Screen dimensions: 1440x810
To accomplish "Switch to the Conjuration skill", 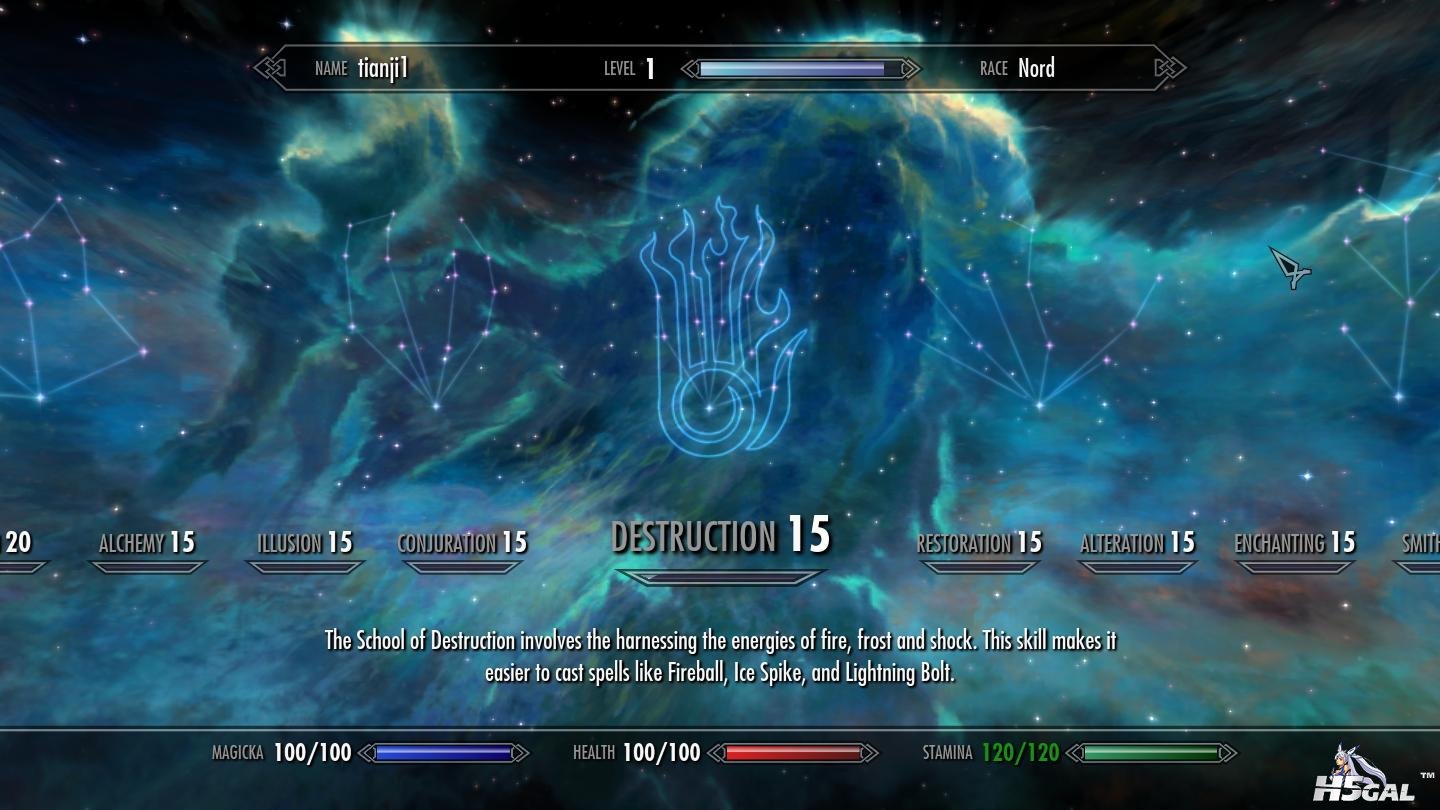I will [462, 543].
